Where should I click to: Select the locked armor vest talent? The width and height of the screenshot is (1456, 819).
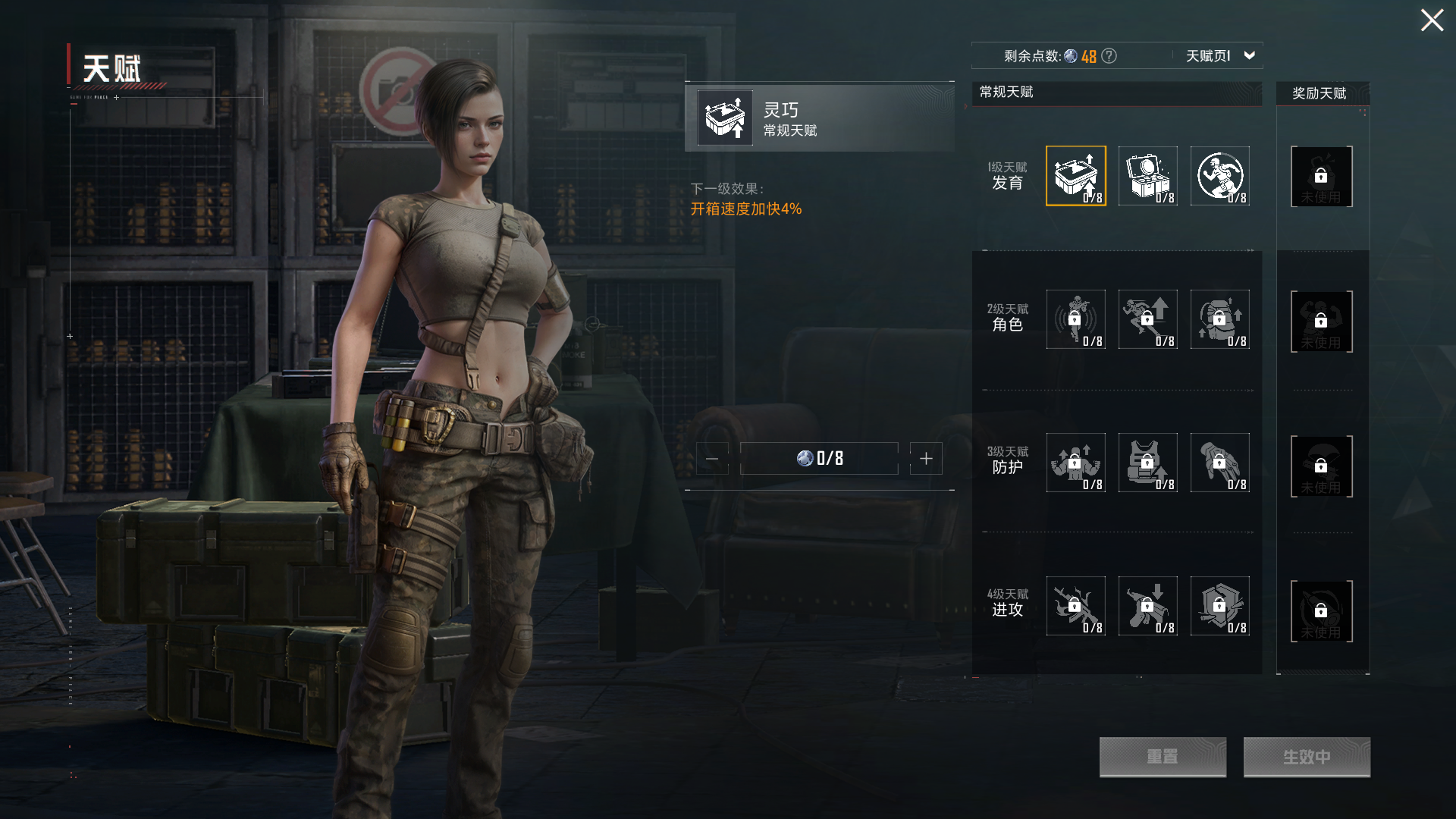click(1147, 463)
